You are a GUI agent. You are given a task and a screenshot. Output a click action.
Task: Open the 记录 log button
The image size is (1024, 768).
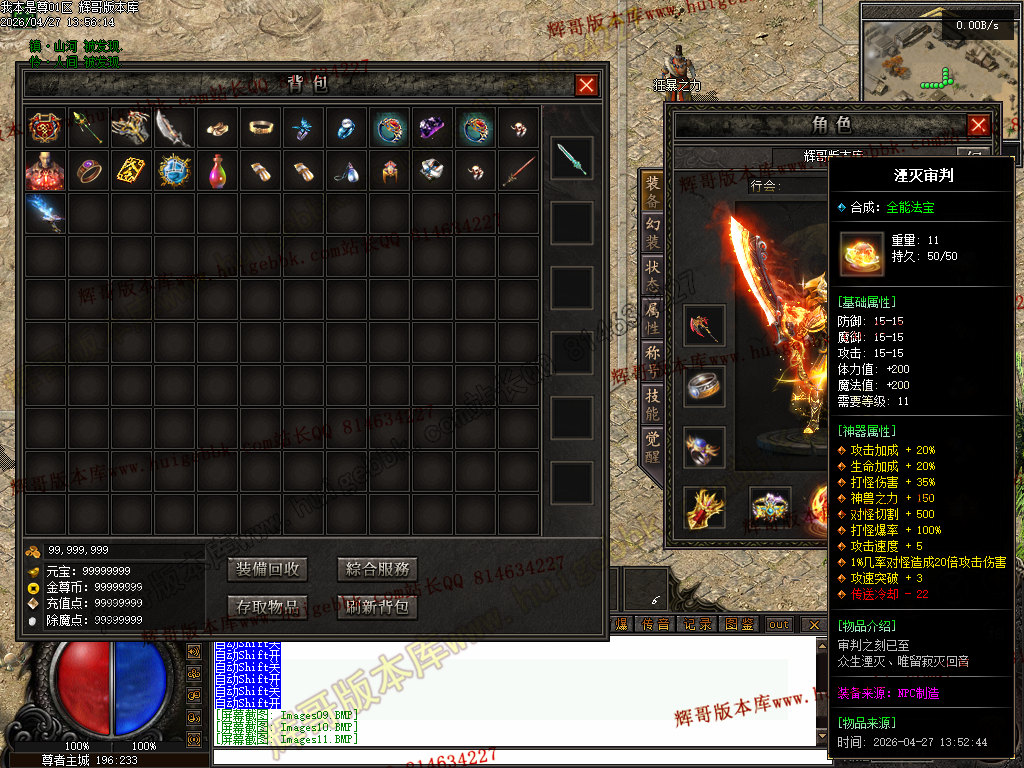click(698, 624)
